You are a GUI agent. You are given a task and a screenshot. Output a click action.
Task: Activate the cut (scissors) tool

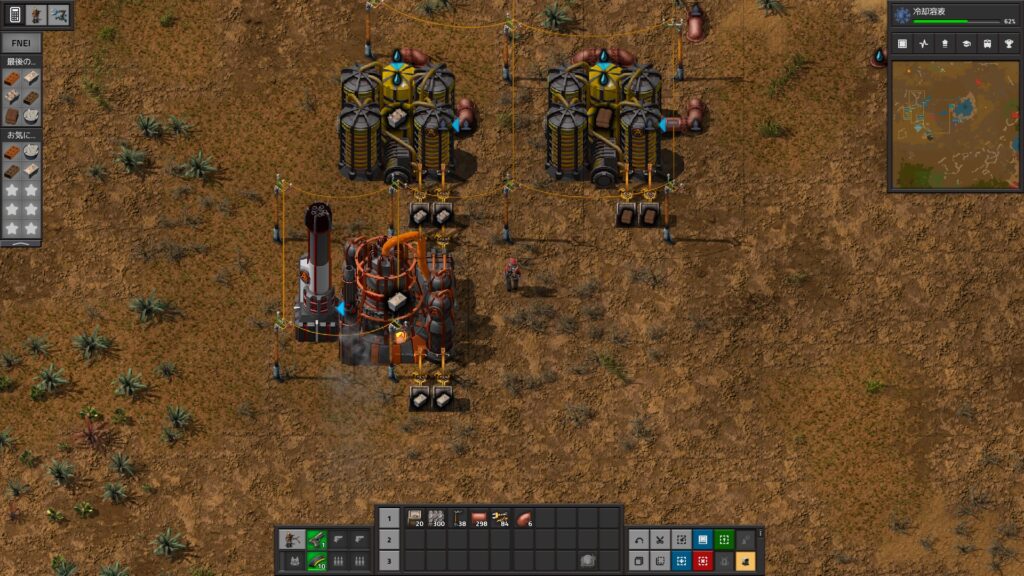[x=660, y=539]
